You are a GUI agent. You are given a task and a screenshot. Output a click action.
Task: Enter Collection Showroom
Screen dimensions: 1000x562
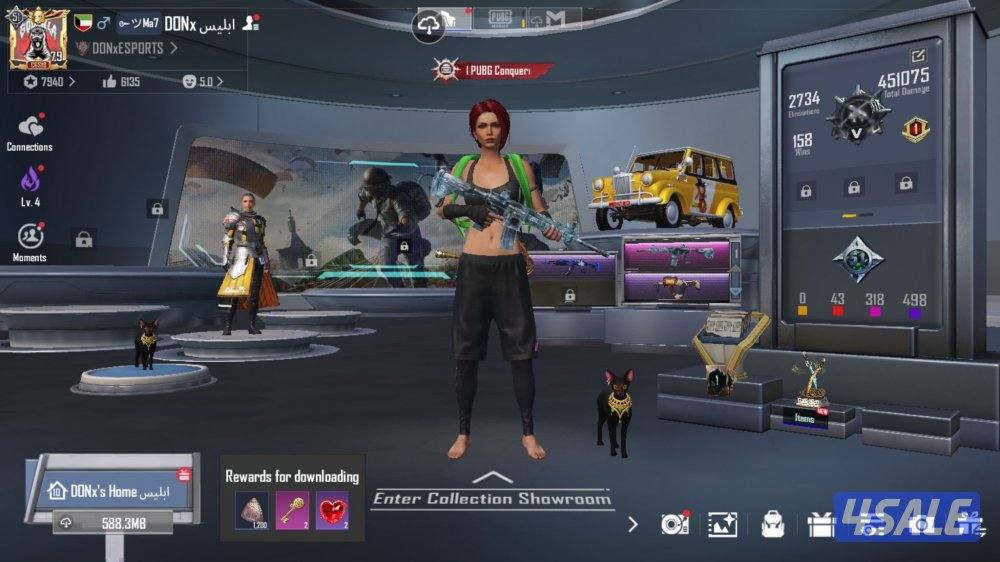click(491, 497)
